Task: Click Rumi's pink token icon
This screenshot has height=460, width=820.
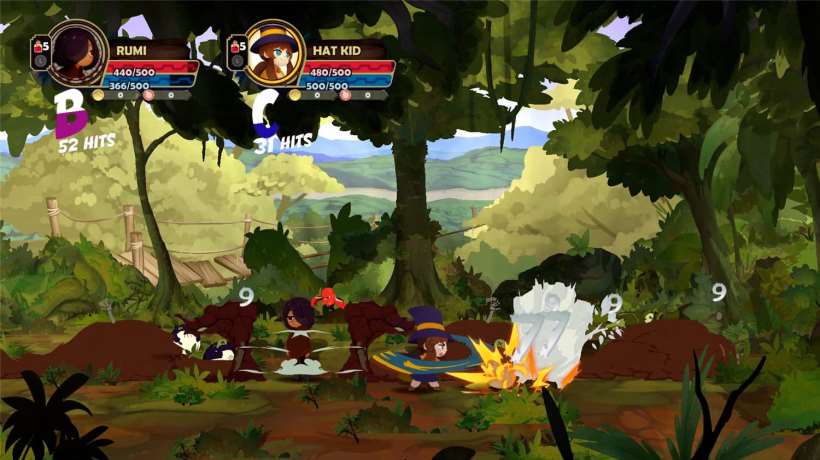Action: (149, 96)
